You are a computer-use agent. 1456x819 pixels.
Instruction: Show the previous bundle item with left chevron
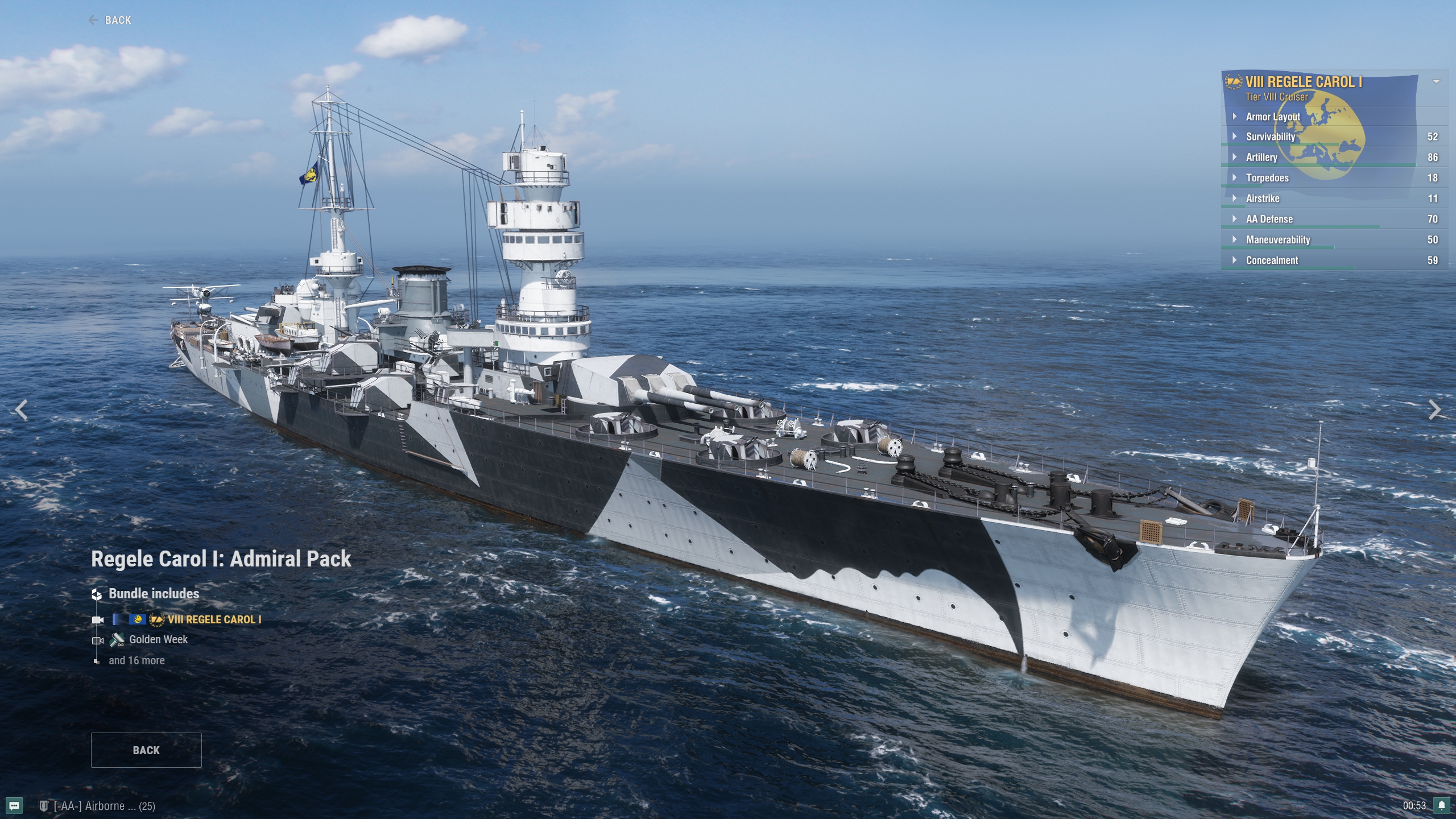click(x=22, y=409)
